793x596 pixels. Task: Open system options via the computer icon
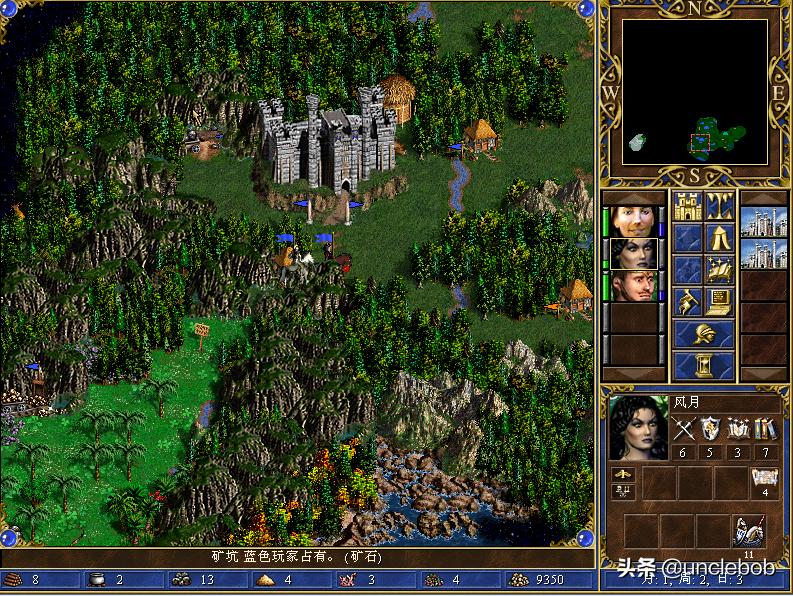[x=719, y=302]
